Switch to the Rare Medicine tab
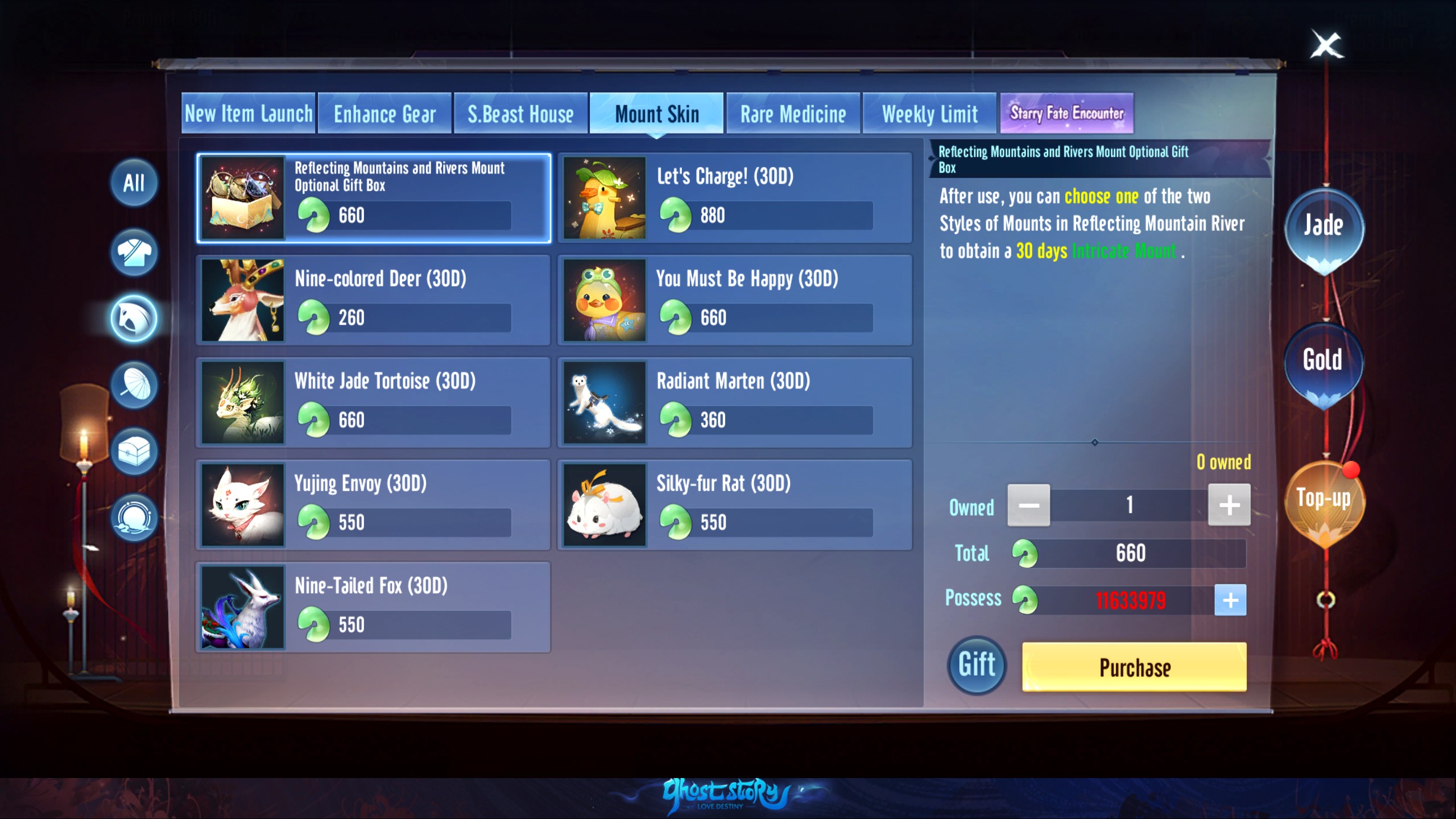 tap(792, 113)
